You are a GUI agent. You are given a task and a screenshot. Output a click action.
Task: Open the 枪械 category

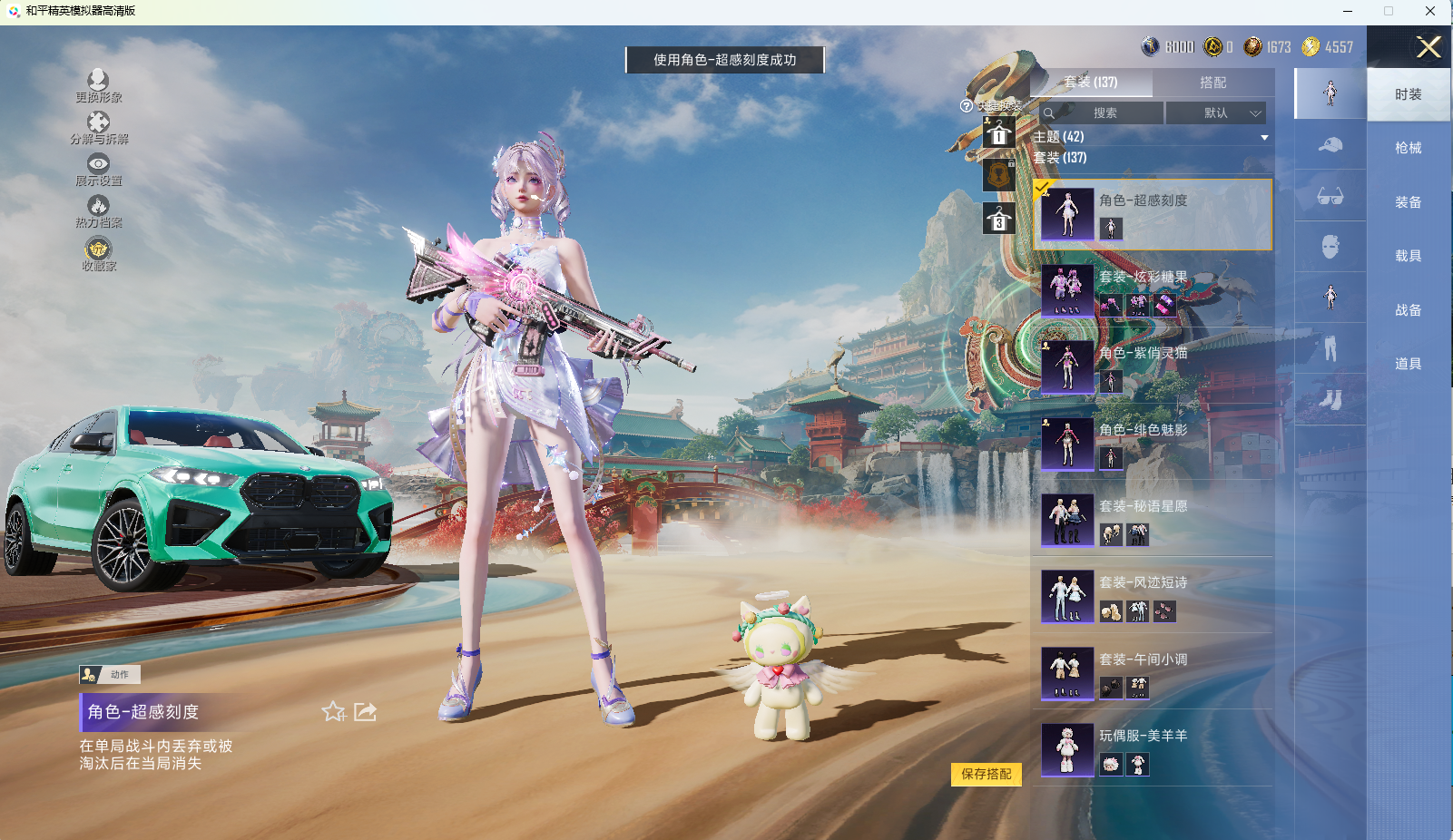1408,148
